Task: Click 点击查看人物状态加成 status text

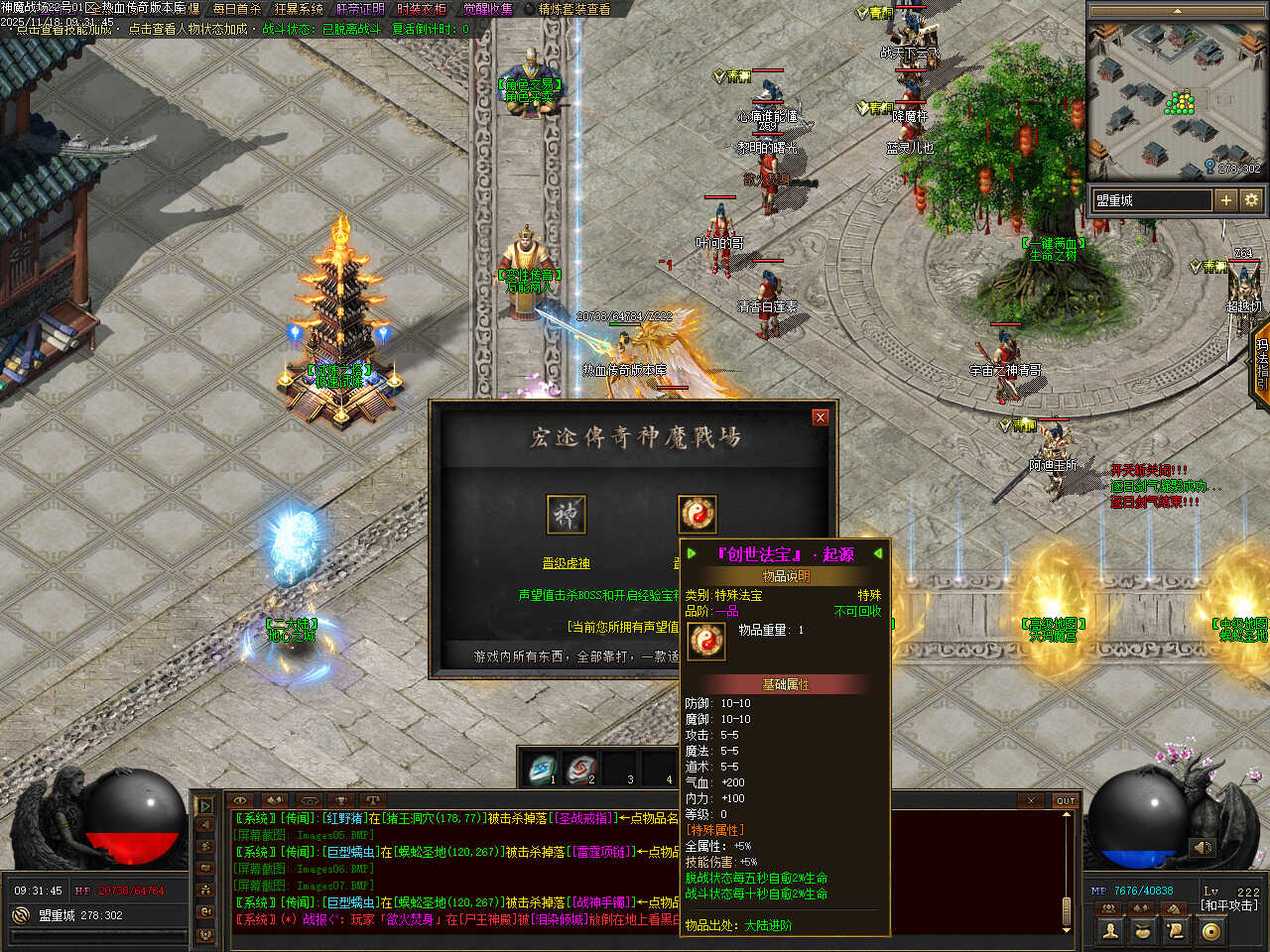Action: [189, 30]
